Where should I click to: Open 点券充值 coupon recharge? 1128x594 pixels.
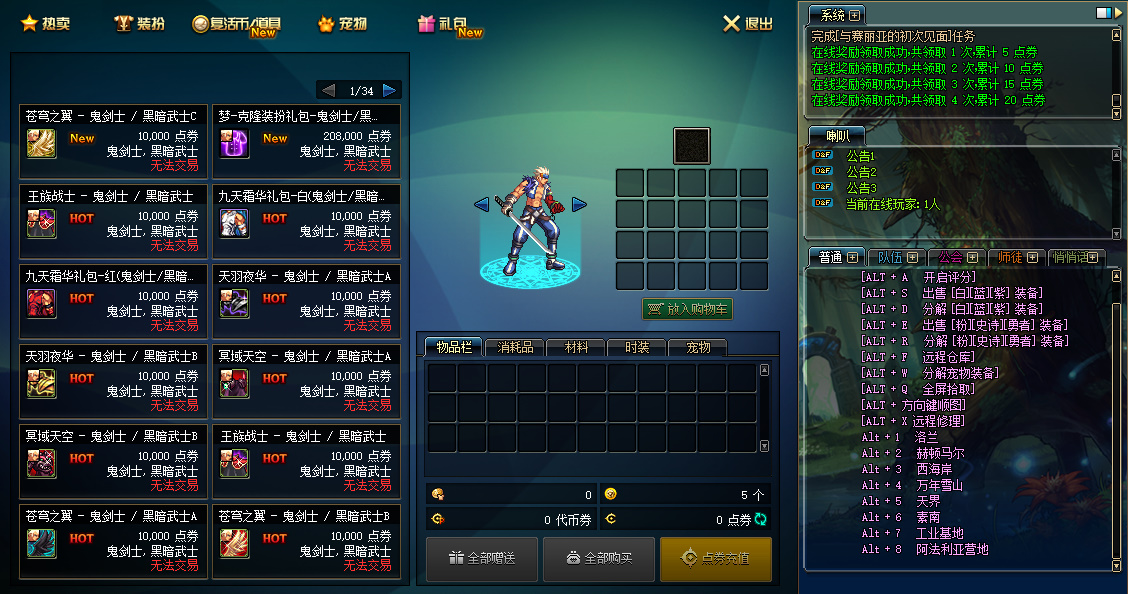click(x=715, y=558)
